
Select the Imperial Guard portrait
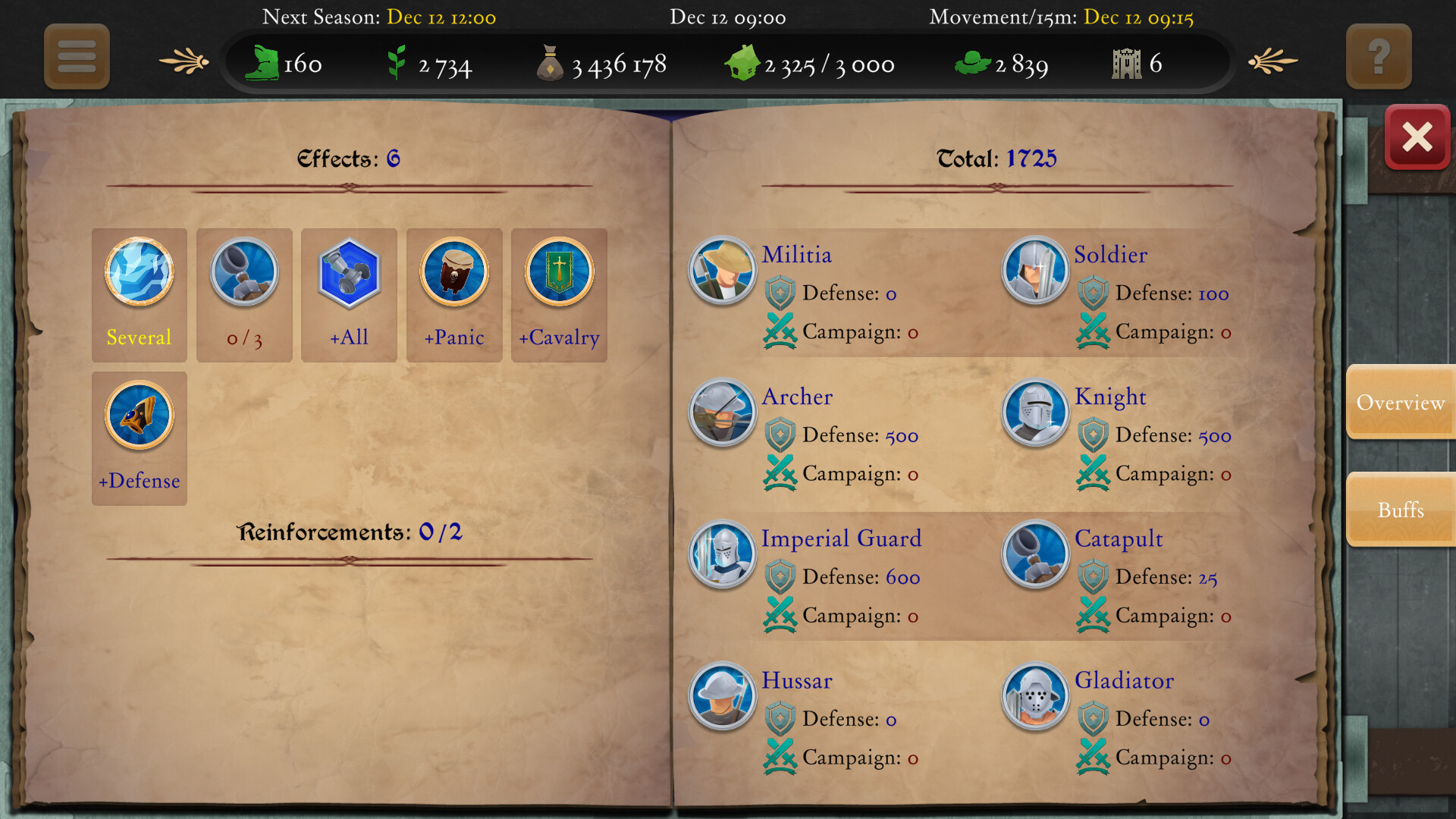pyautogui.click(x=721, y=554)
